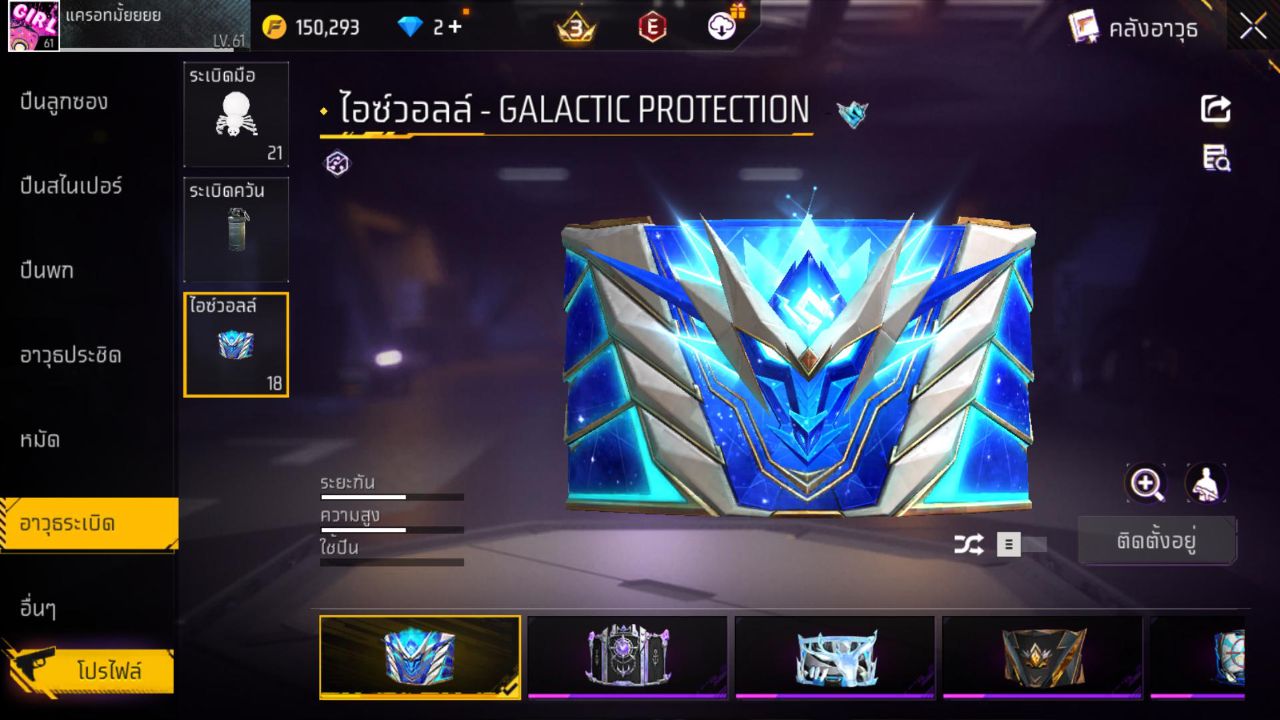The width and height of the screenshot is (1280, 720).
Task: Pick the gold crown gloo wall skin
Action: (1042, 656)
